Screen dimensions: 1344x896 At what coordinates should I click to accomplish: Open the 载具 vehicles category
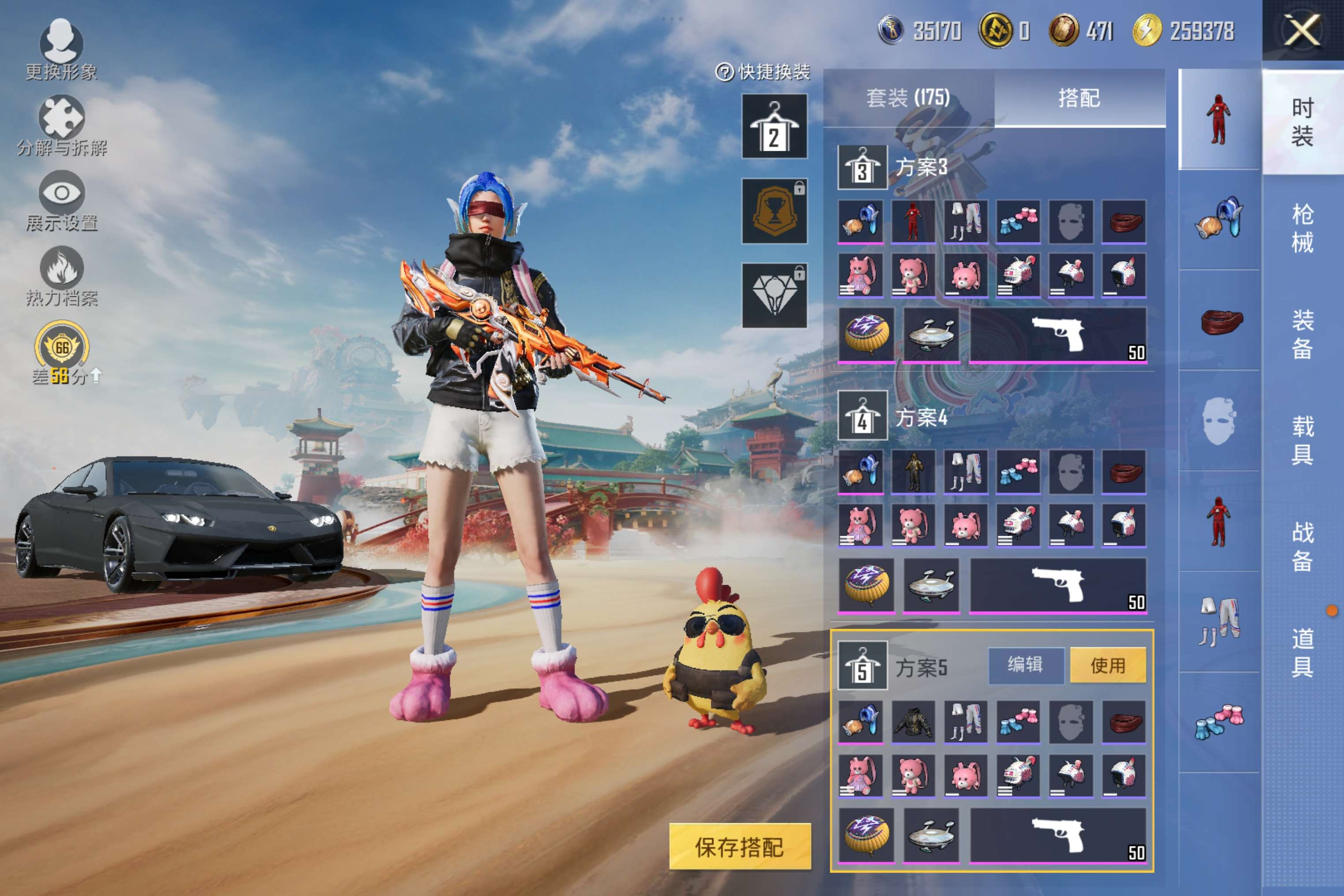point(1302,440)
